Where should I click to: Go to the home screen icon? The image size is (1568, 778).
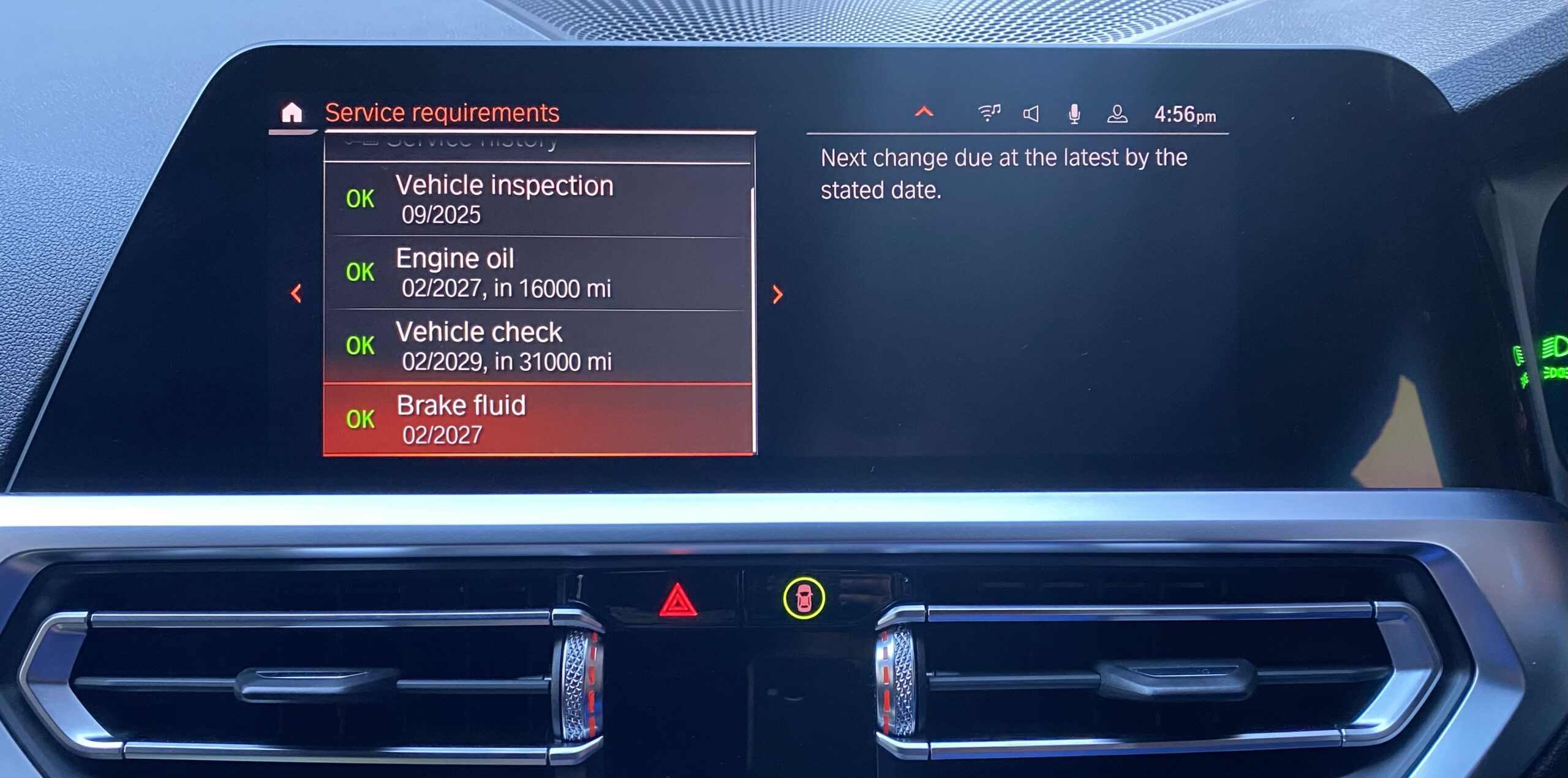pos(292,113)
